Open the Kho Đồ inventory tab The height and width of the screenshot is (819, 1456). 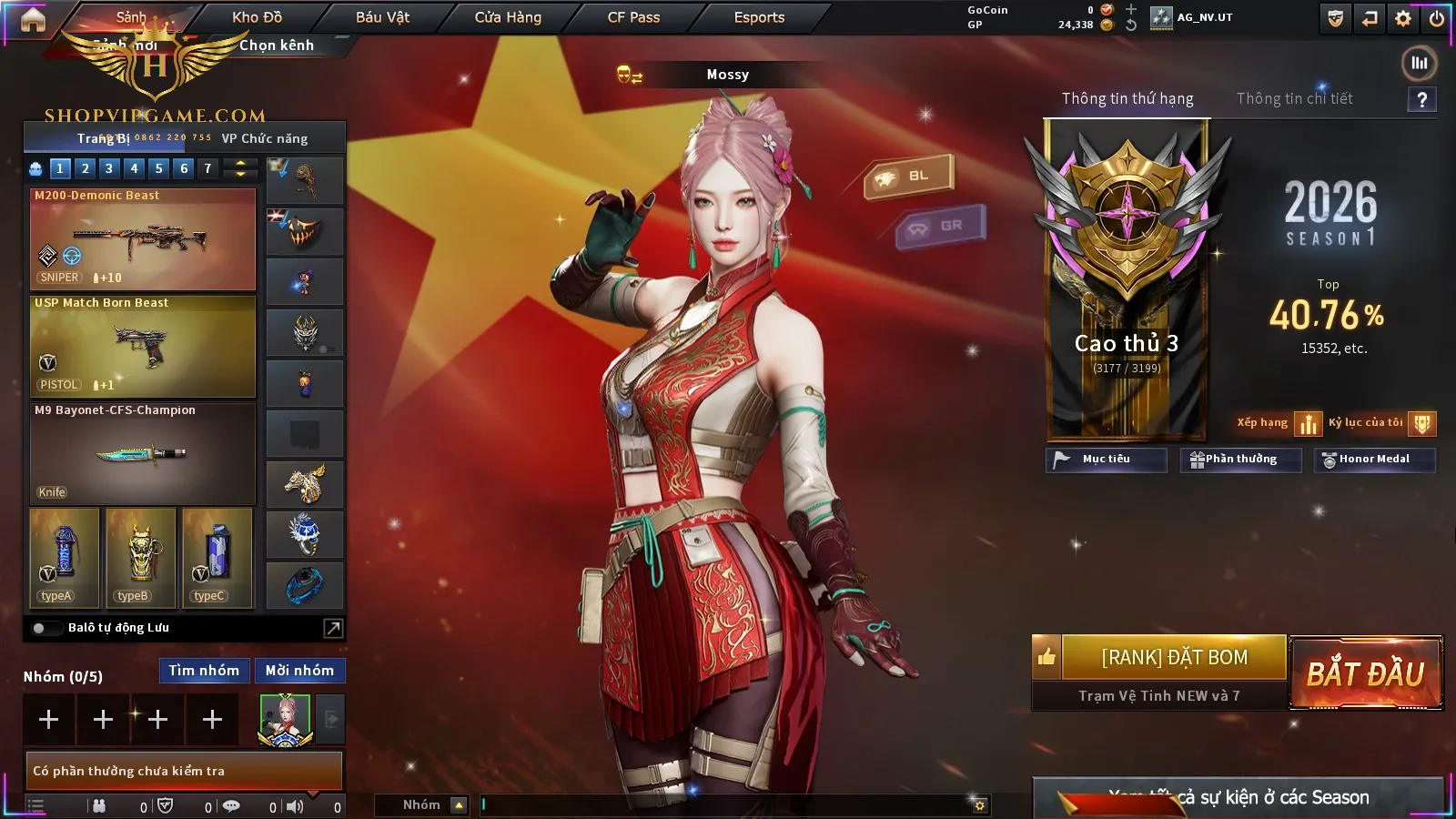(257, 17)
